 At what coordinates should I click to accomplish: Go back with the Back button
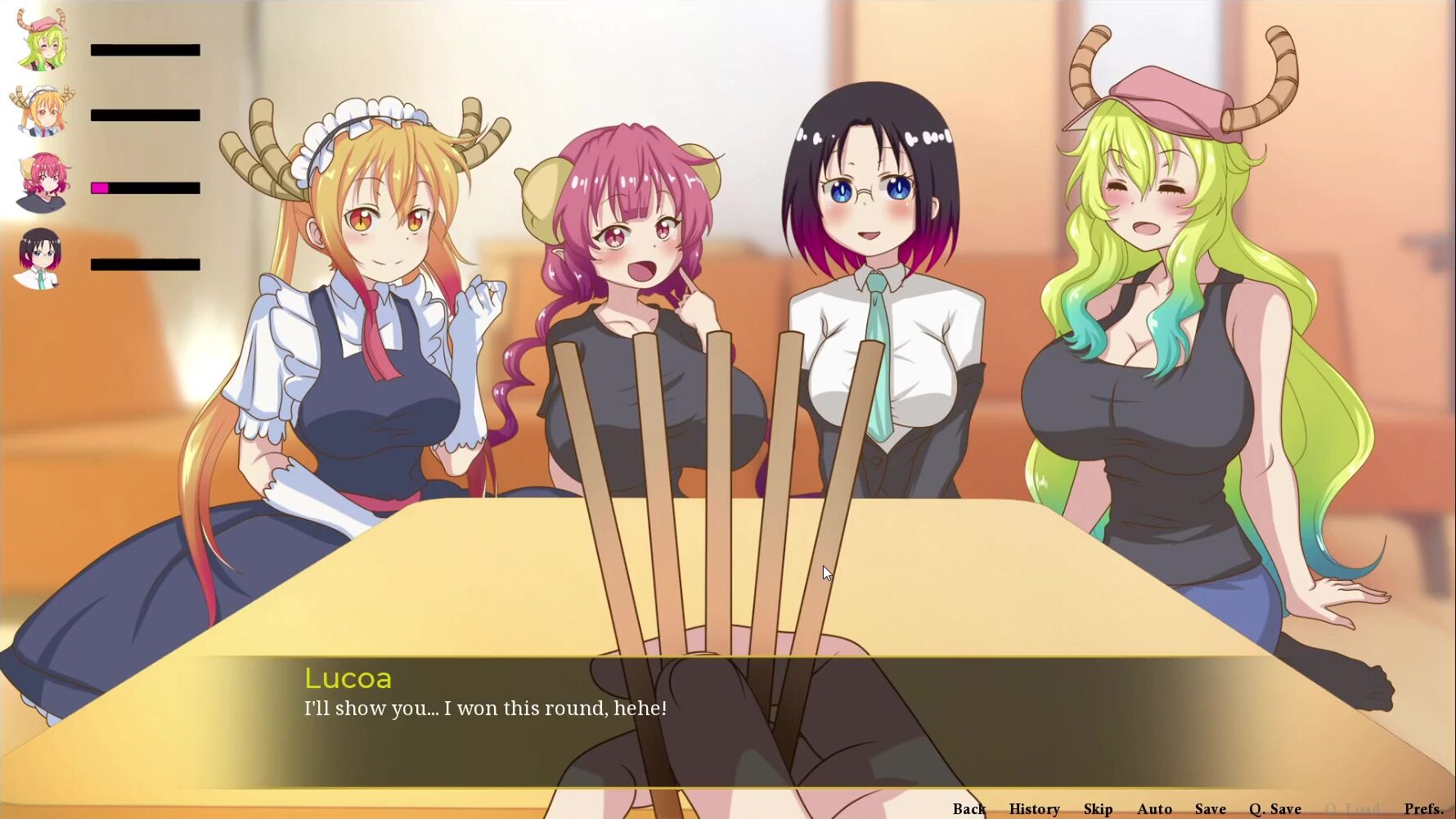click(968, 808)
